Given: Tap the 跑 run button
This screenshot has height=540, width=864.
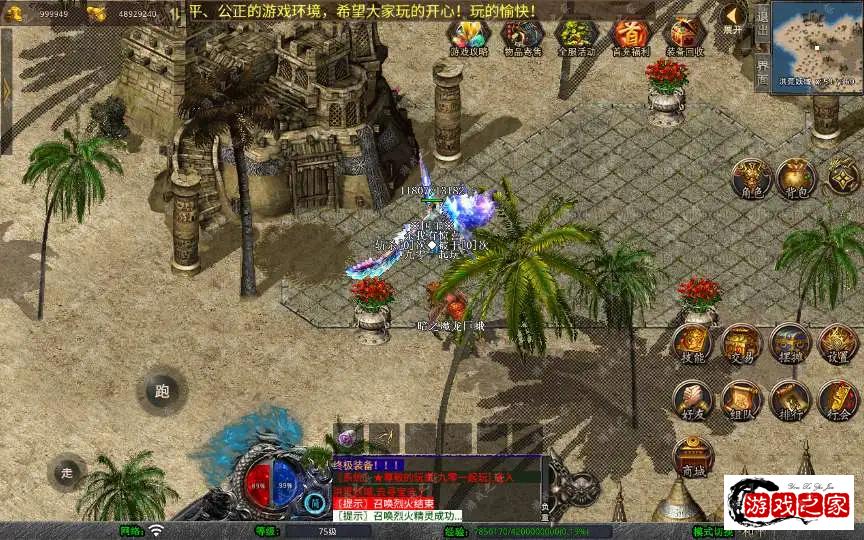Looking at the screenshot, I should pyautogui.click(x=162, y=392).
